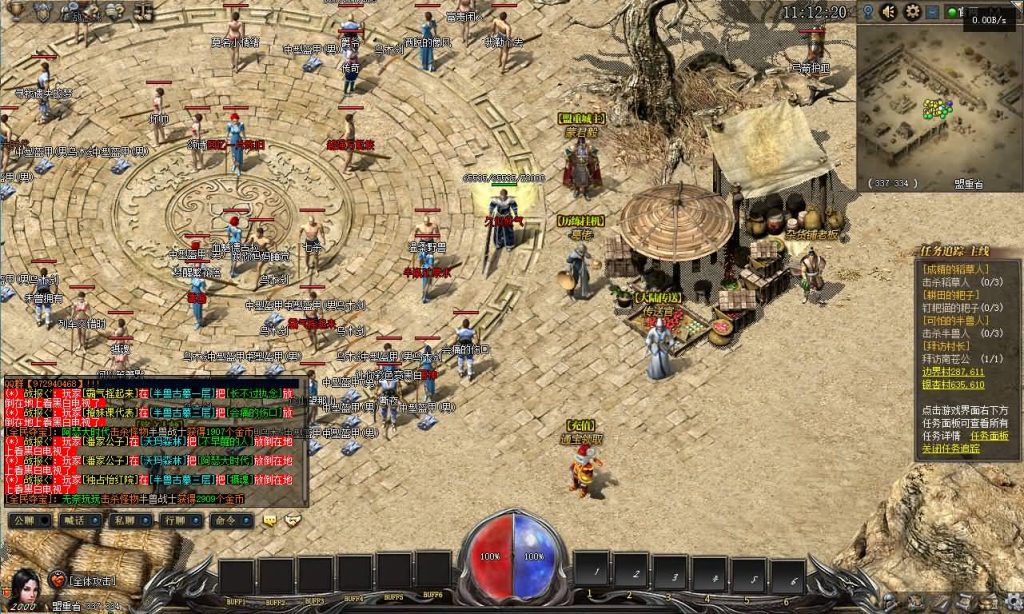Toggle the 全体攻击 attack mode button
Image resolution: width=1024 pixels, height=614 pixels.
pyautogui.click(x=94, y=581)
